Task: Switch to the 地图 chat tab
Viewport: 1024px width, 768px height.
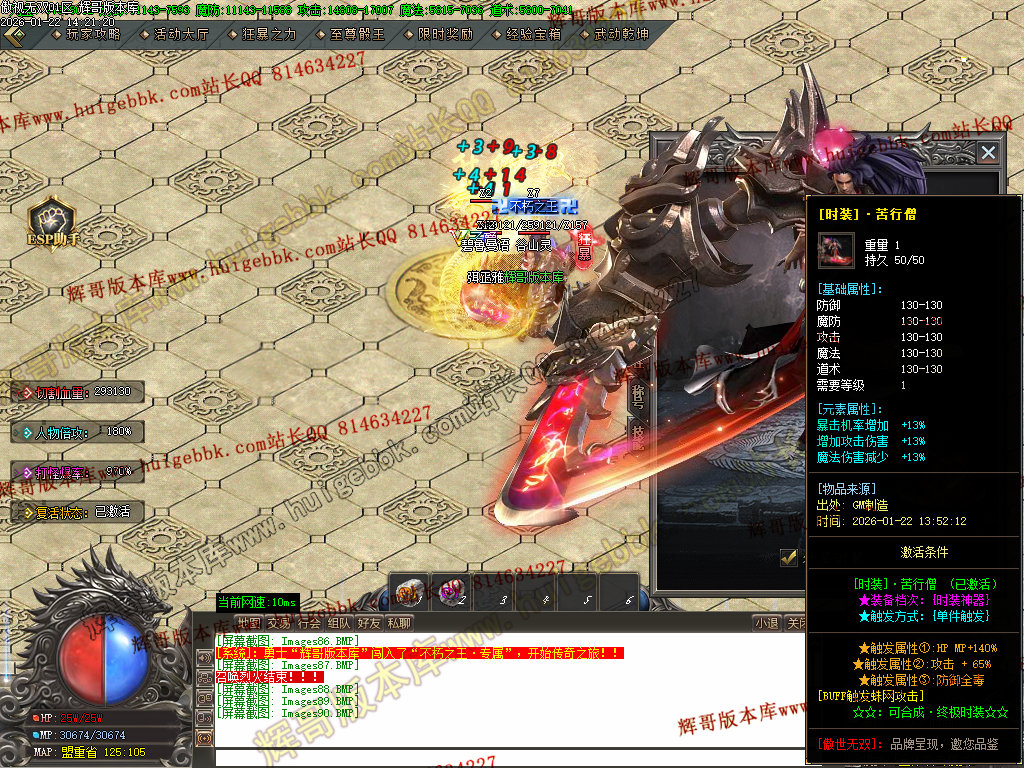Action: point(248,623)
